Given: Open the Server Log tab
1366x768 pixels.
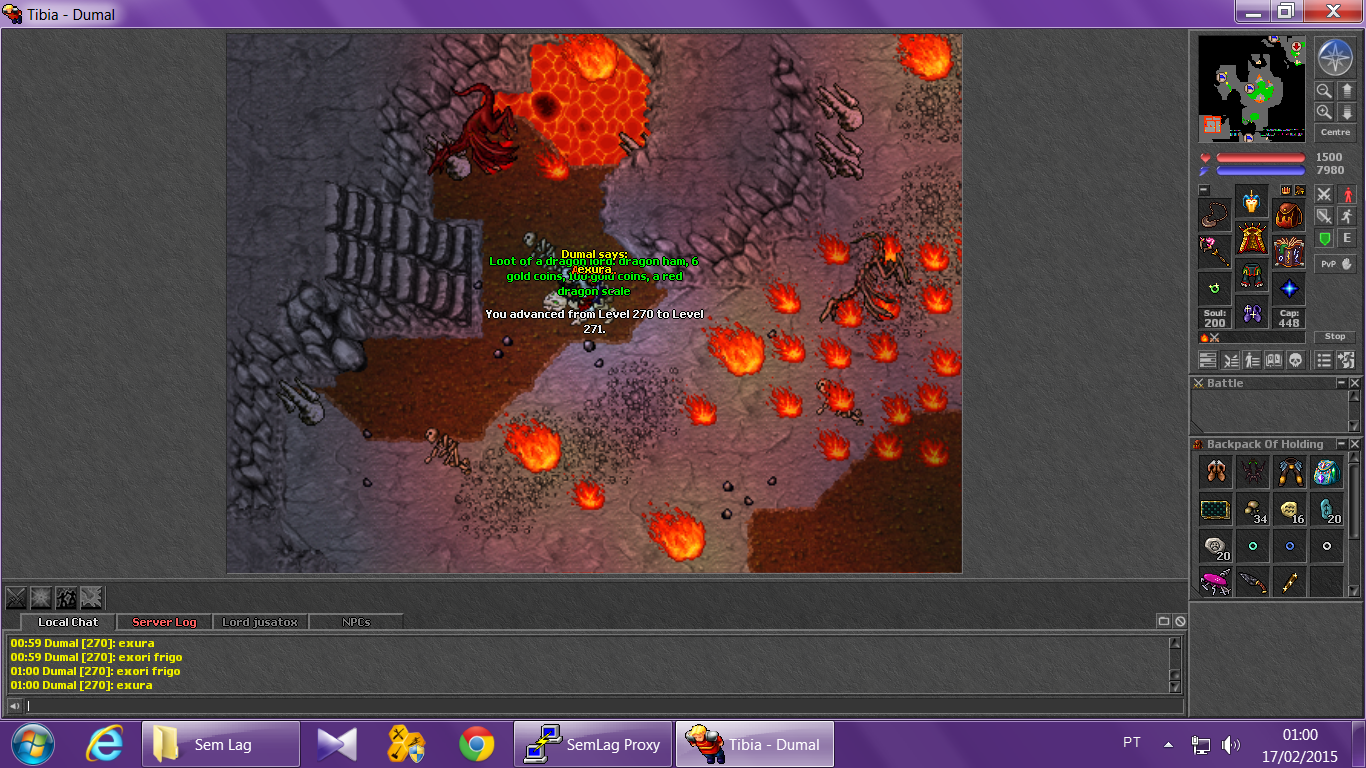Looking at the screenshot, I should pyautogui.click(x=164, y=622).
